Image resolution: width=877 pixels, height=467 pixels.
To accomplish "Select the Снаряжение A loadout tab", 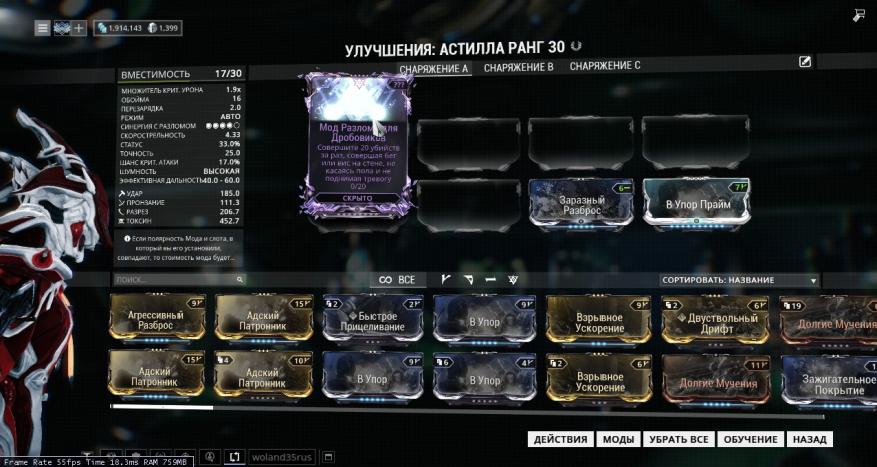I will 433,68.
